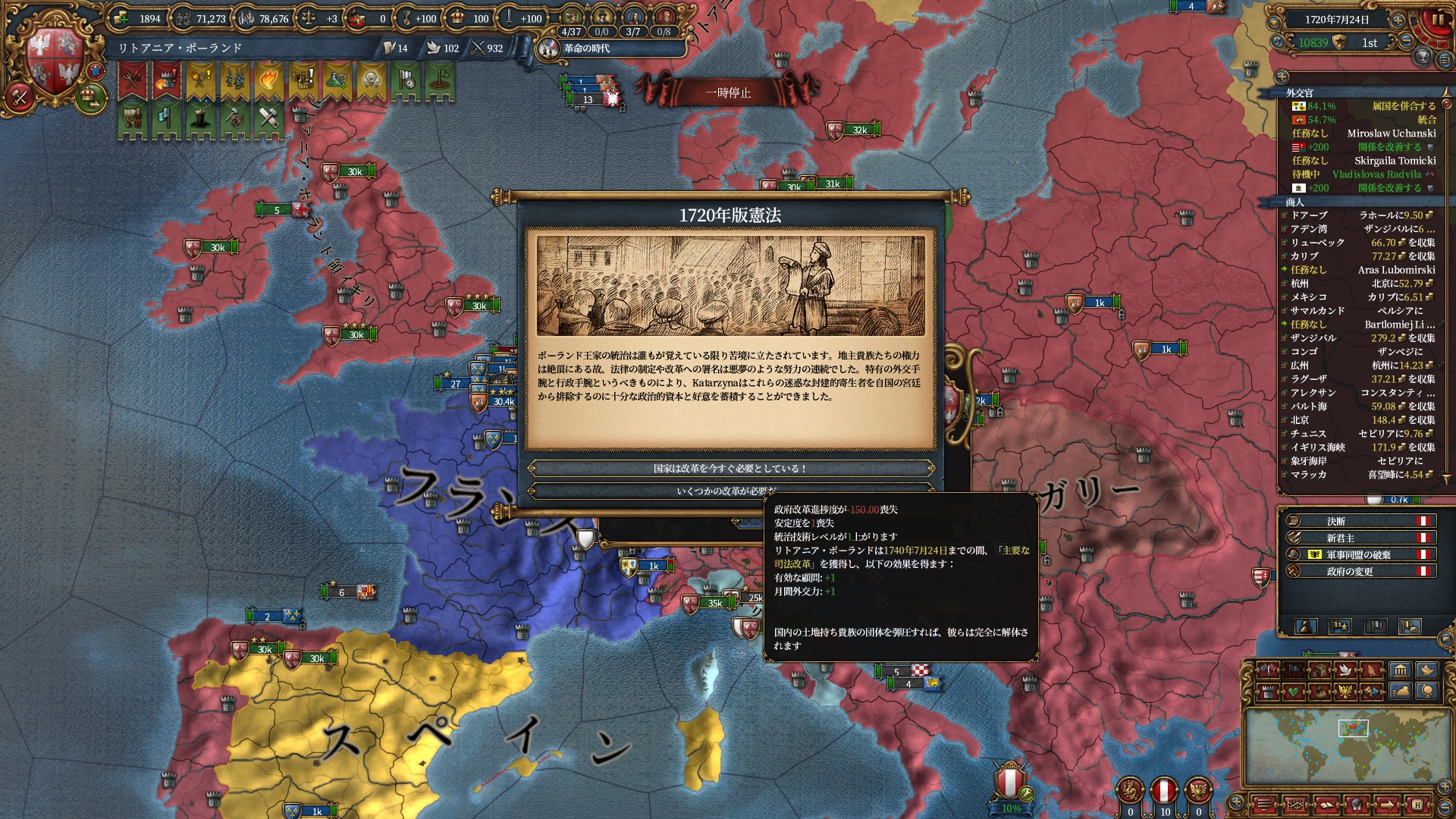Screen dimensions: 1456x819
Task: Decrease game speed with the minus button
Action: (1406, 42)
